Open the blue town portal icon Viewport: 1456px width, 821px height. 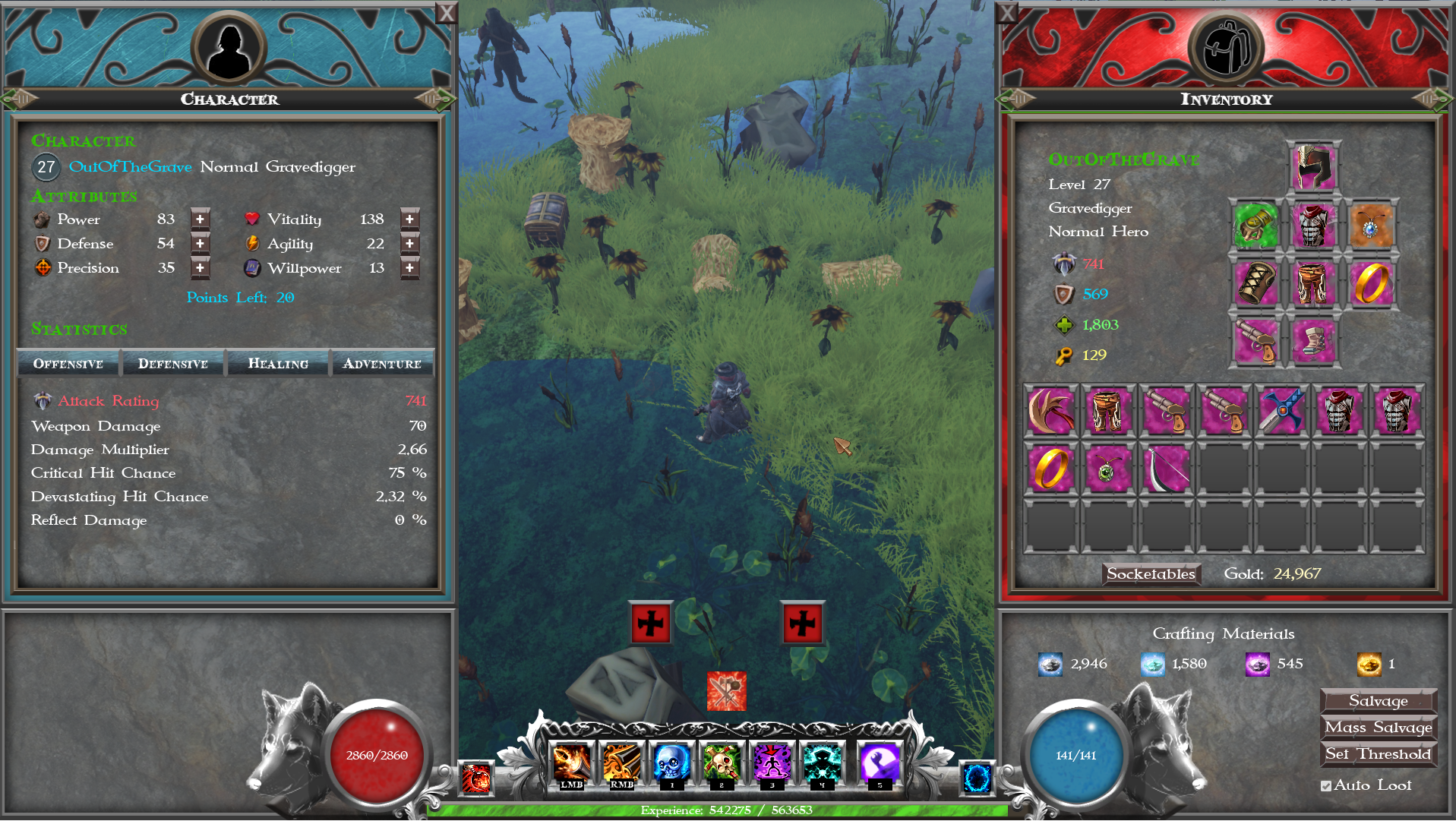click(x=976, y=778)
